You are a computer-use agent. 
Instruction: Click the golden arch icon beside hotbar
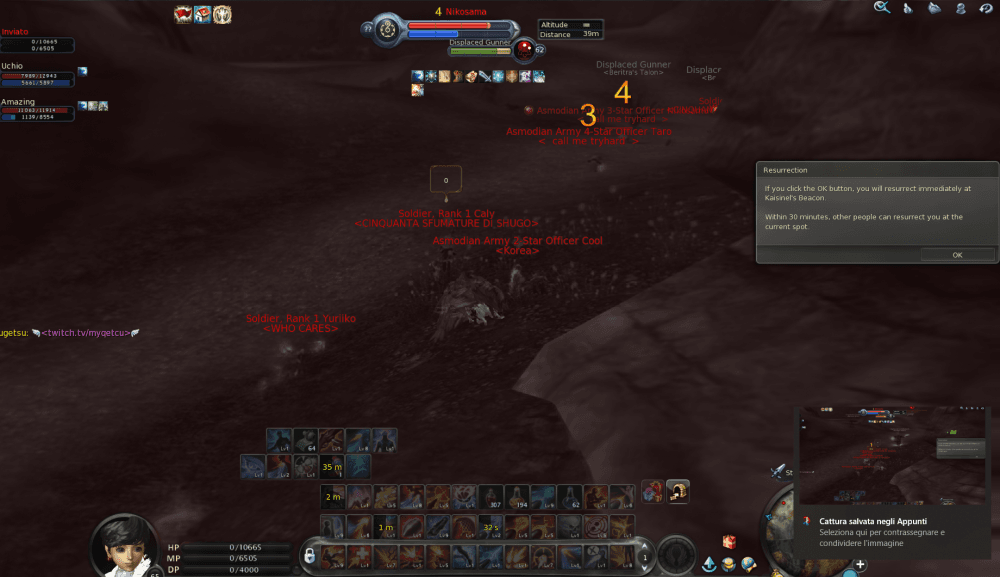click(678, 490)
